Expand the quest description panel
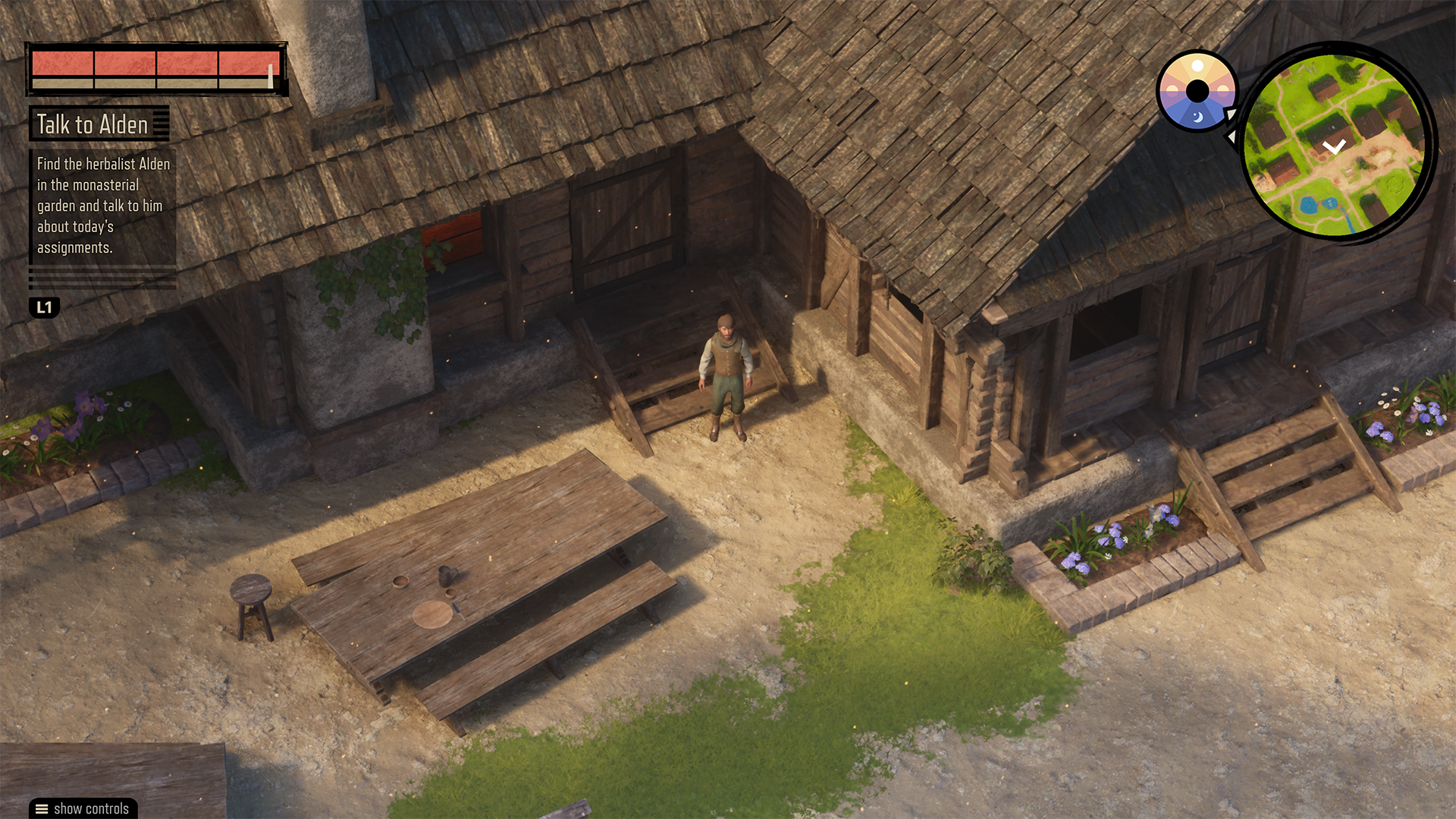 coord(102,205)
